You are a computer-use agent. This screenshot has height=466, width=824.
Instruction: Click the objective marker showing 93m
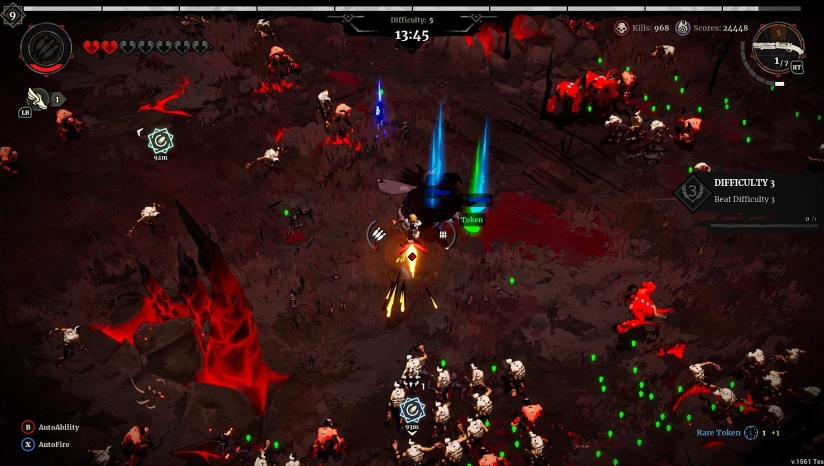(412, 409)
